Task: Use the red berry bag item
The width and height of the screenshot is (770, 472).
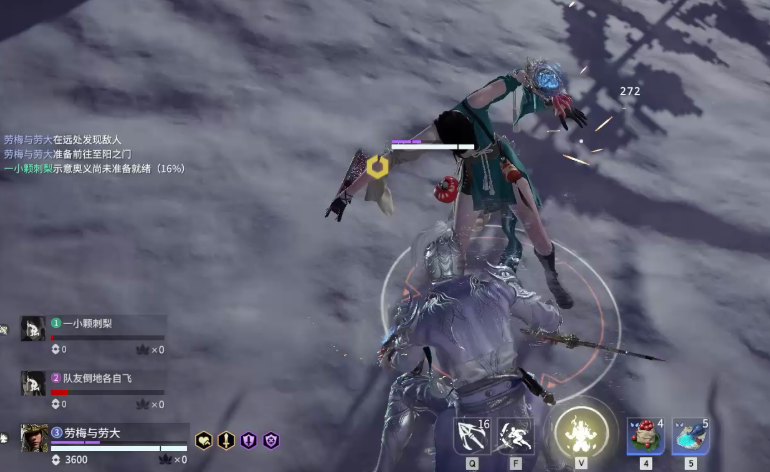Action: pos(645,435)
